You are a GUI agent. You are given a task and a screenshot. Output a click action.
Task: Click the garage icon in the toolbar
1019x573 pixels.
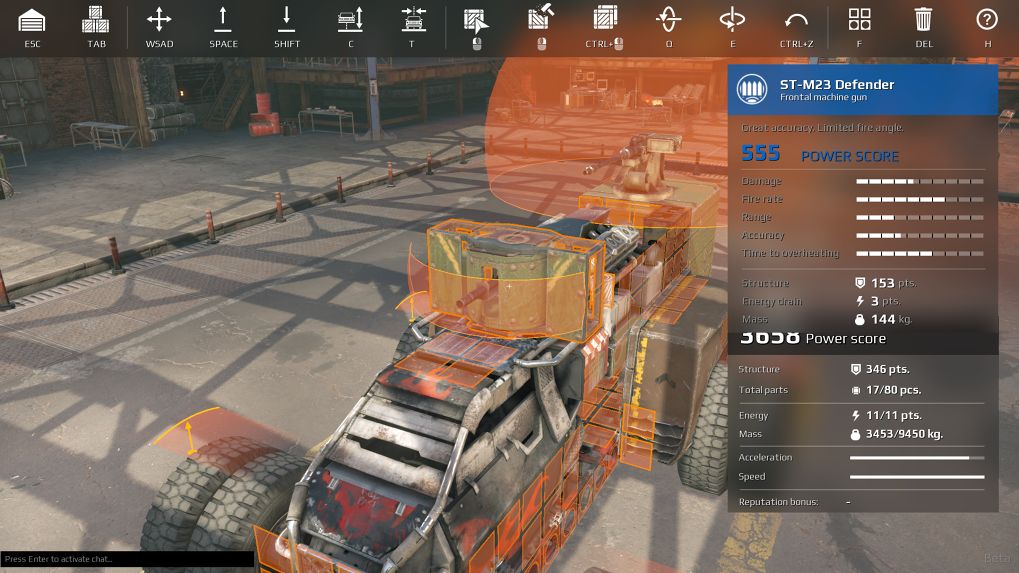point(33,20)
